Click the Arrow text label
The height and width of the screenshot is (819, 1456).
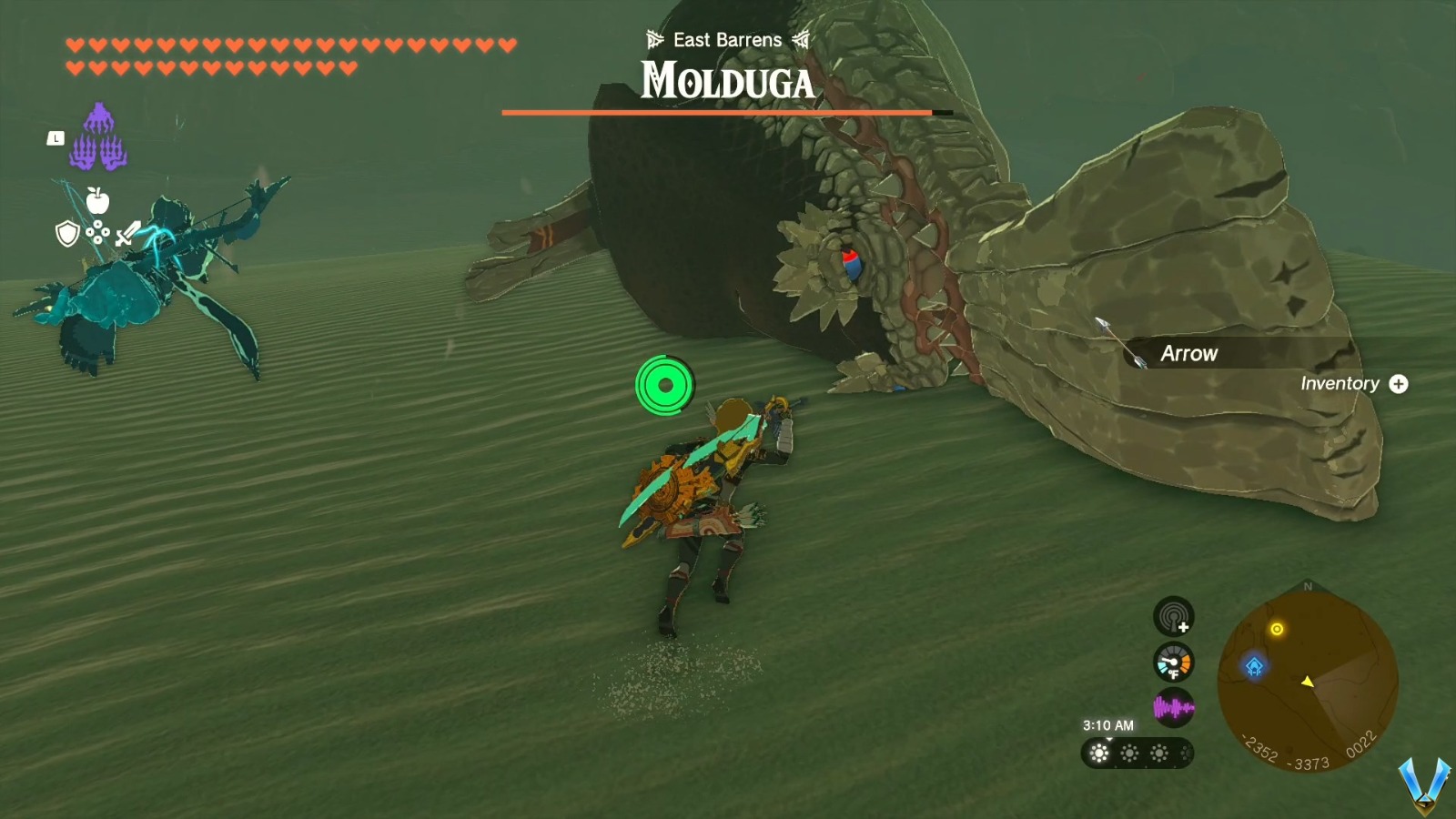pyautogui.click(x=1189, y=353)
